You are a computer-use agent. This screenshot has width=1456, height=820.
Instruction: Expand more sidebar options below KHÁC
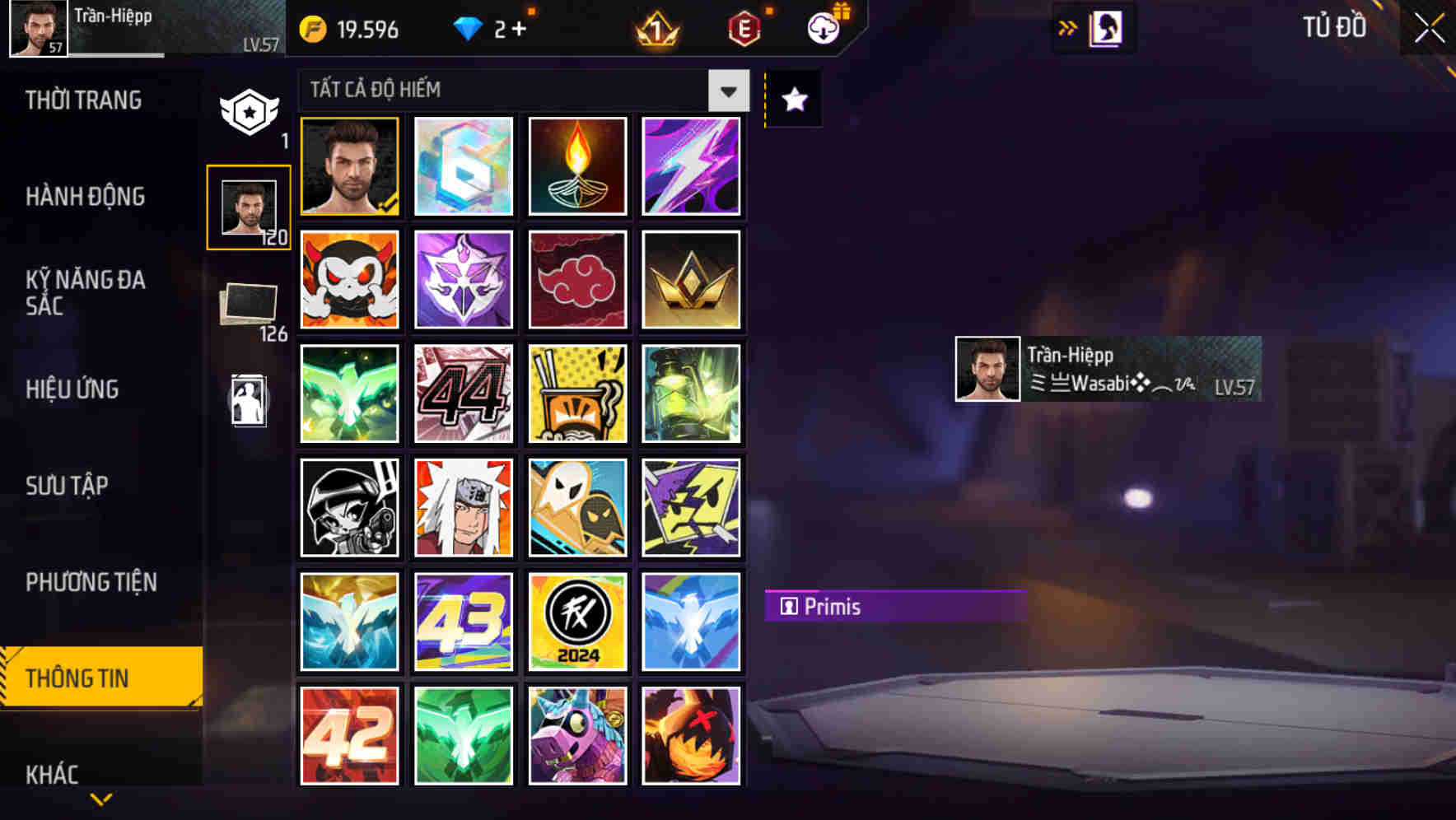point(101,797)
